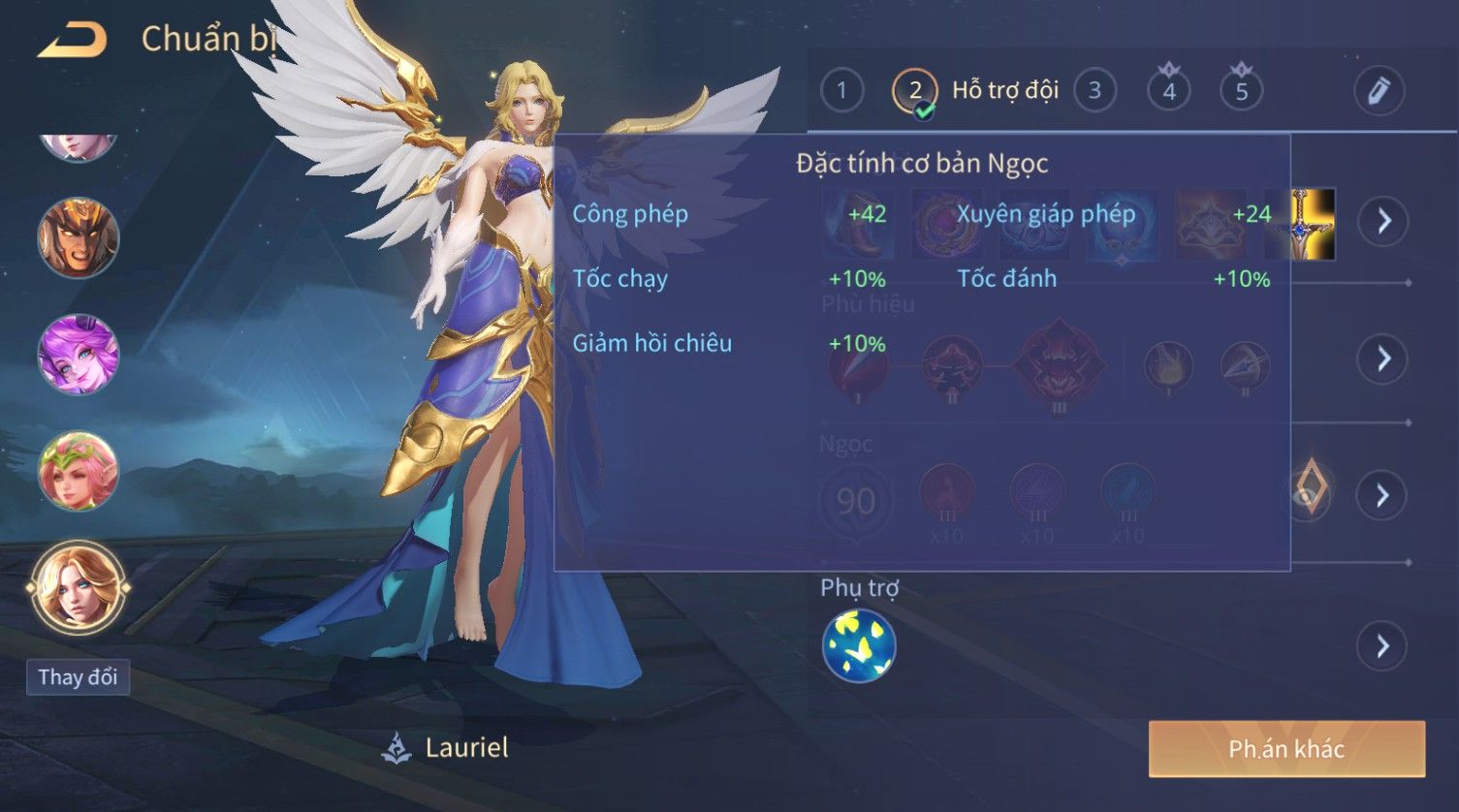Expand the equipment build row arrow
The width and height of the screenshot is (1459, 812).
(1382, 221)
